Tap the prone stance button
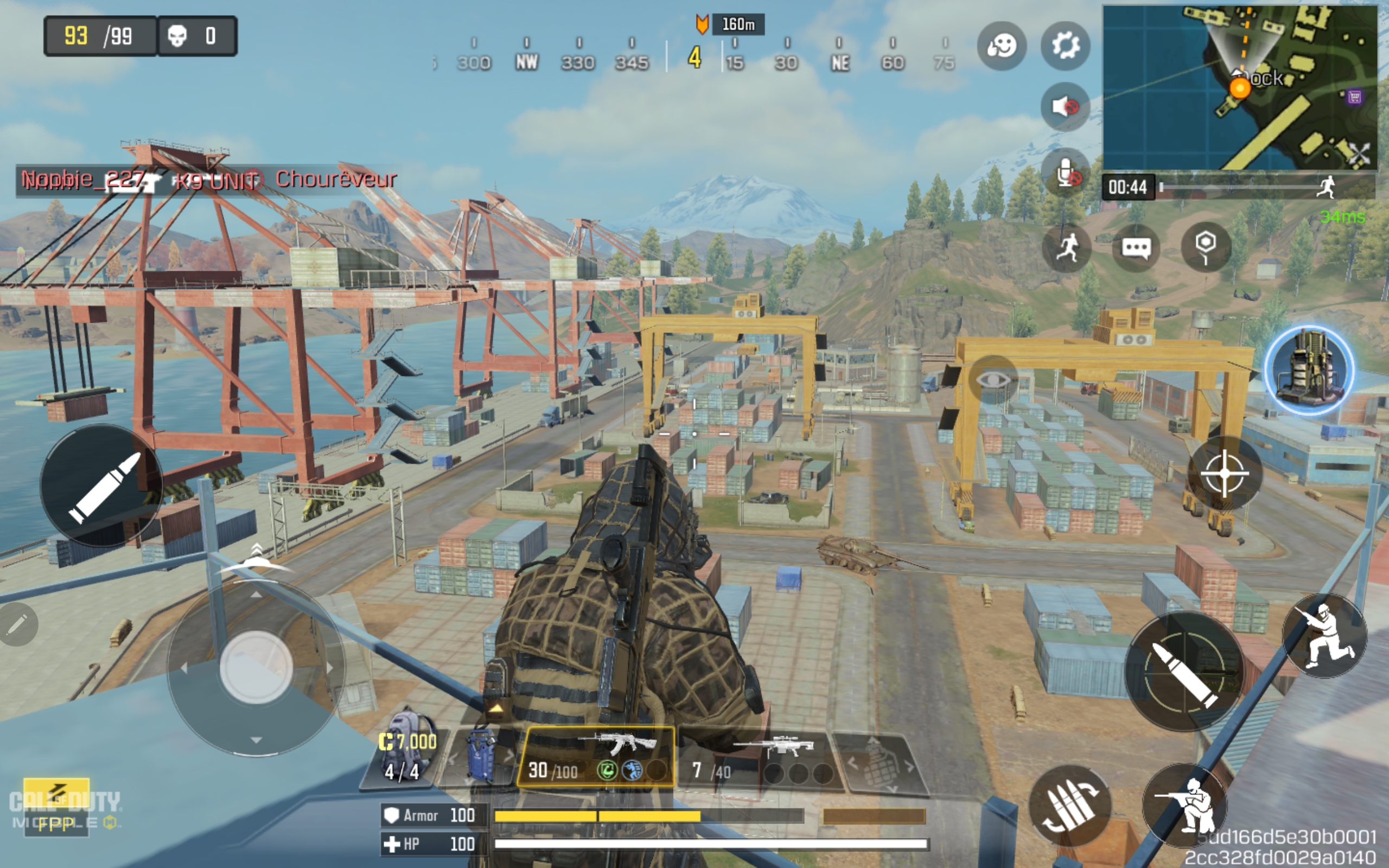The image size is (1389, 868). point(1185,805)
